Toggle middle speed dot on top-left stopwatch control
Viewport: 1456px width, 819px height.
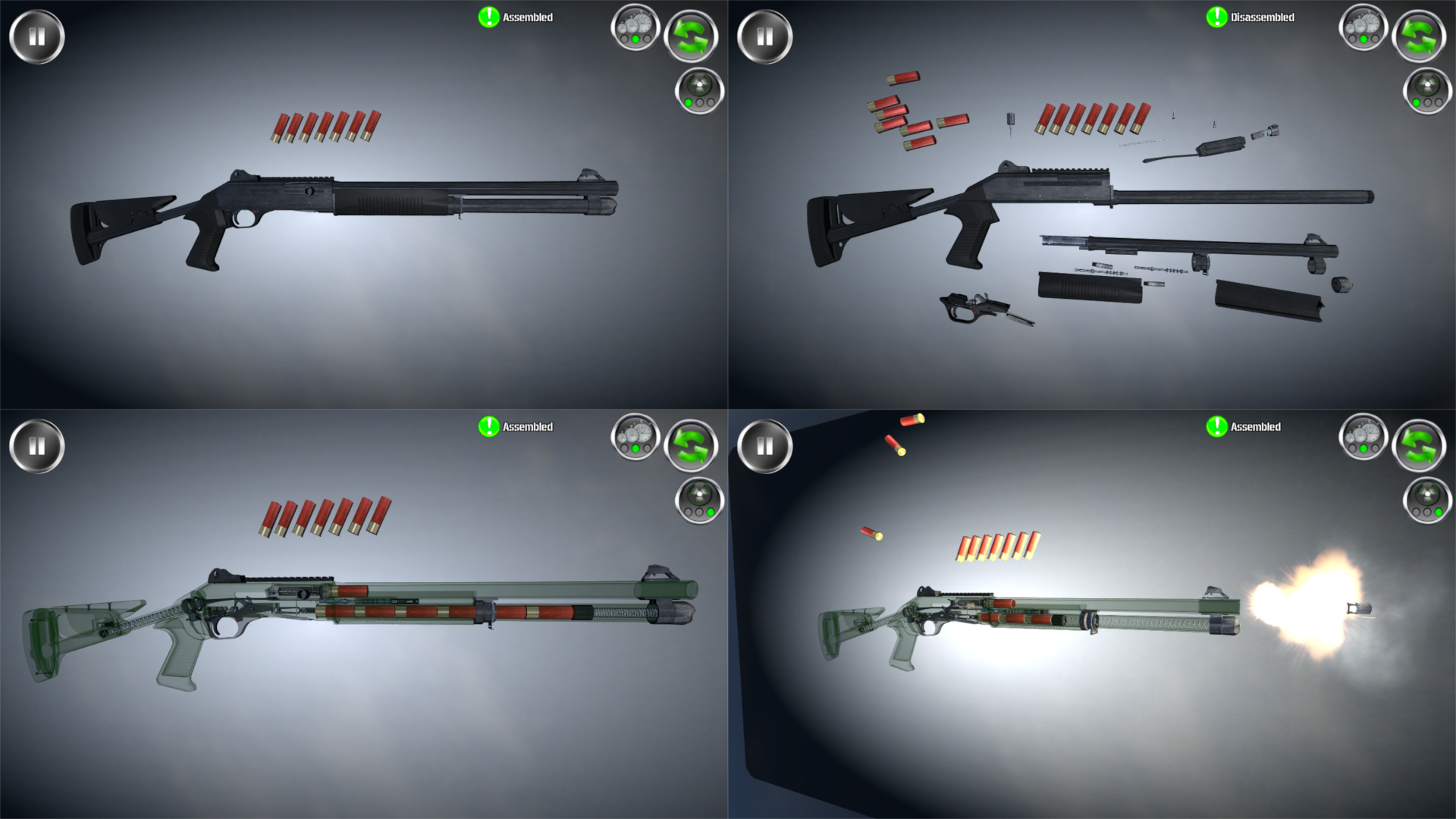[x=636, y=39]
